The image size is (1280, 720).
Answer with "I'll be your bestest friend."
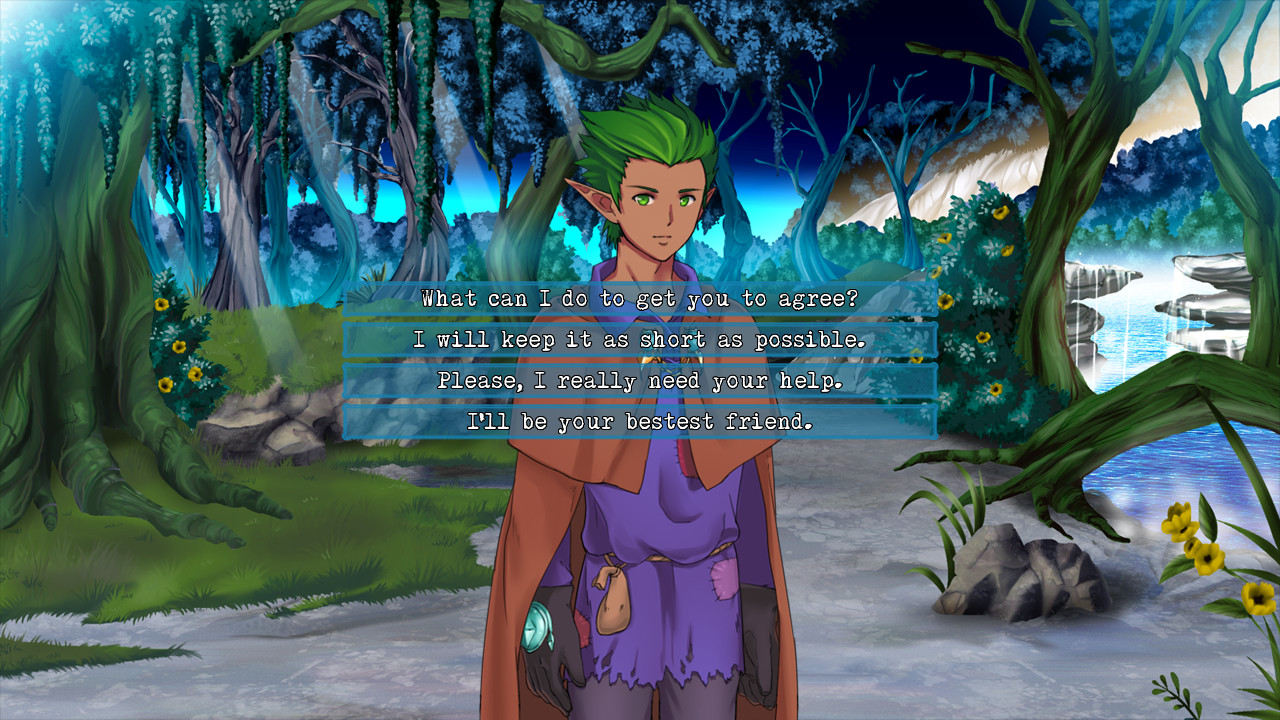coord(640,422)
